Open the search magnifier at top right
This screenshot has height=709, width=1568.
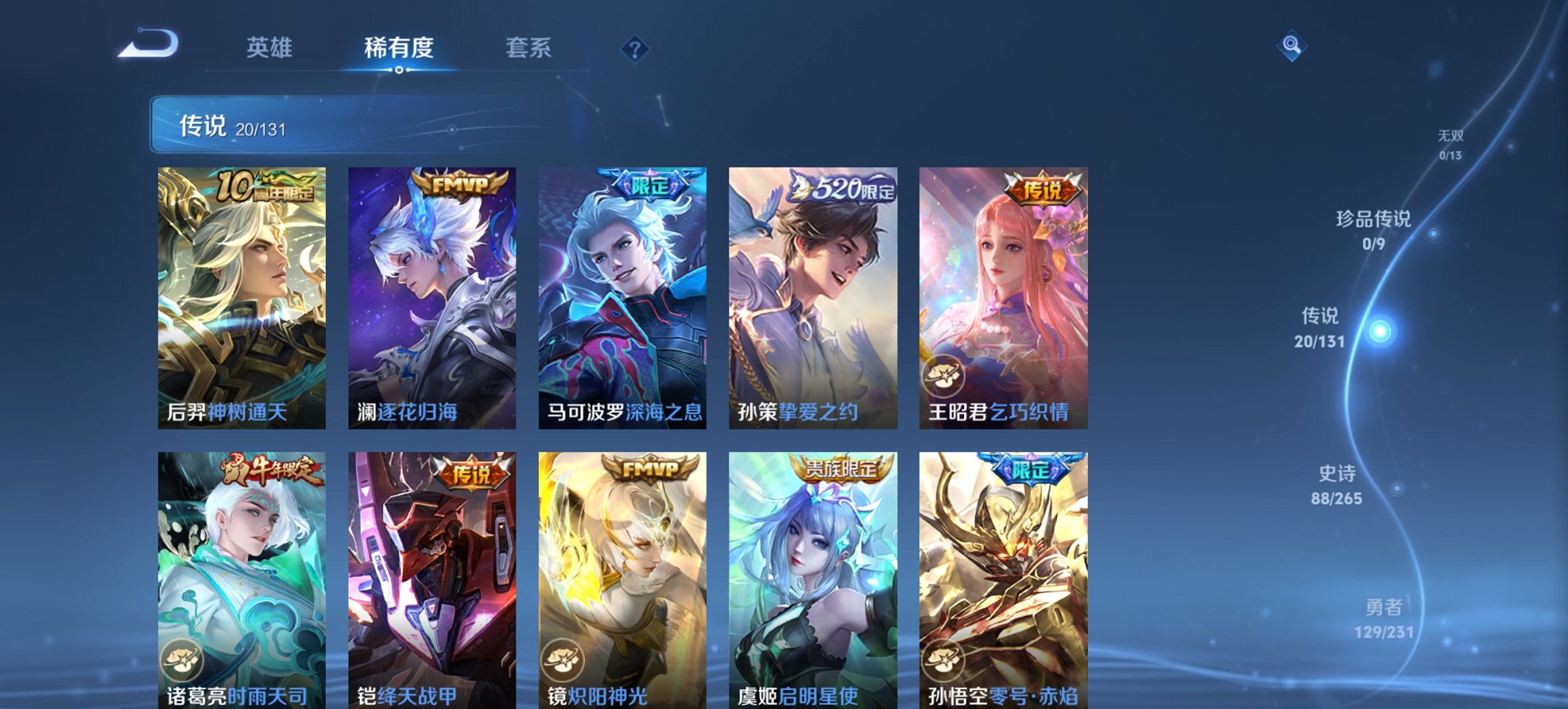(x=1291, y=46)
